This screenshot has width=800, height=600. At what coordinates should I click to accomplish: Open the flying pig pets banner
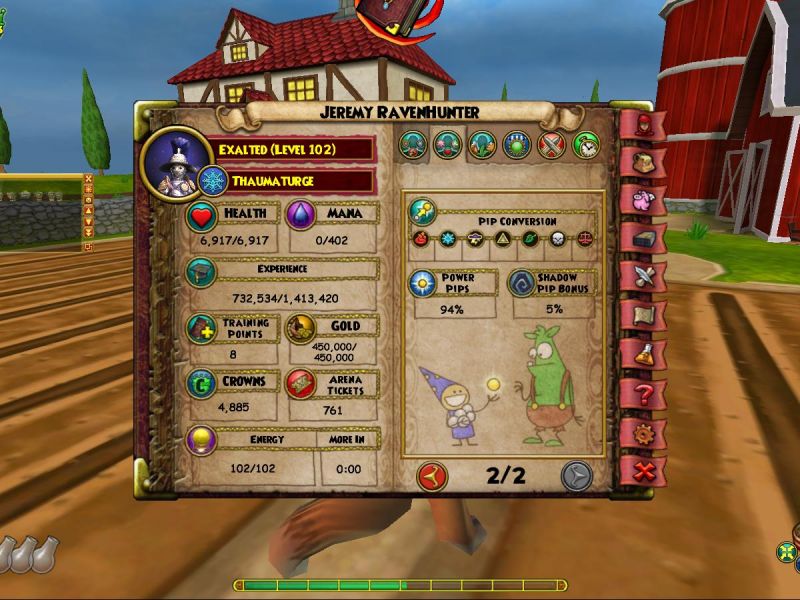pyautogui.click(x=644, y=198)
